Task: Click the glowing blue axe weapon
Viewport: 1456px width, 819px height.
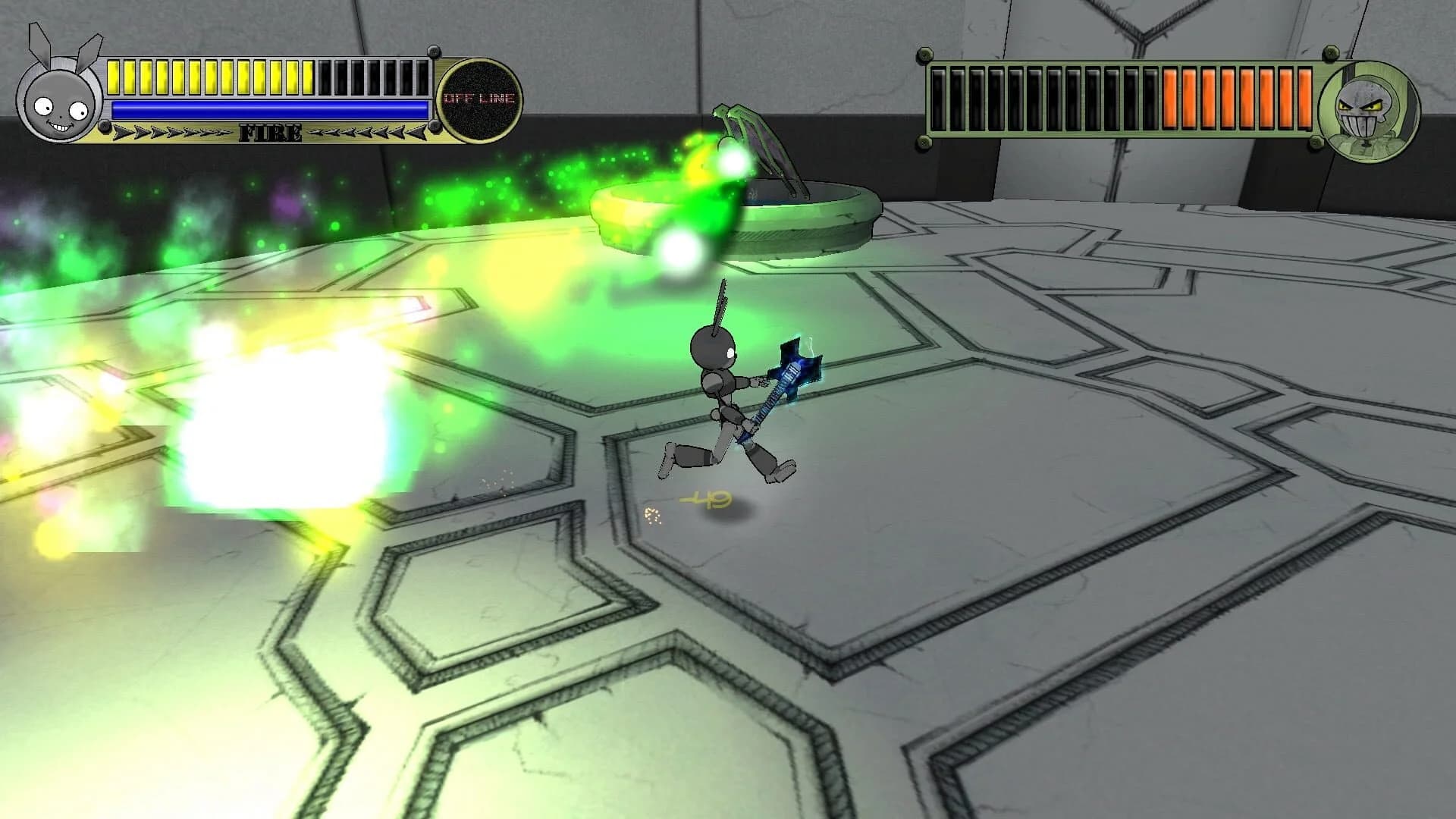Action: click(x=792, y=364)
